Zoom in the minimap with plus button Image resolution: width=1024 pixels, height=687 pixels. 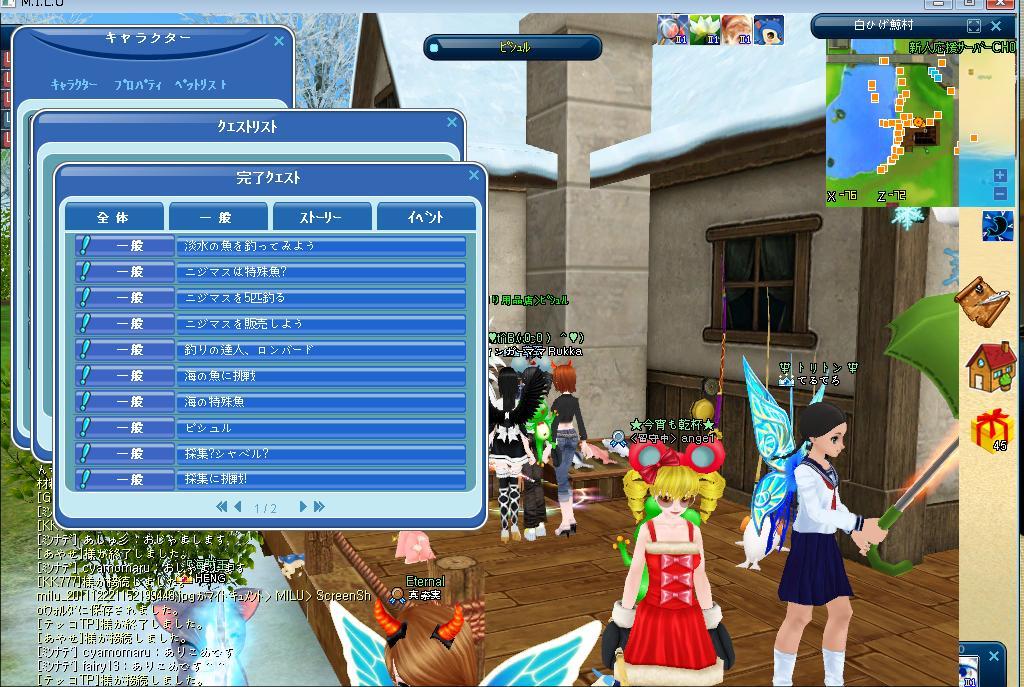1000,176
